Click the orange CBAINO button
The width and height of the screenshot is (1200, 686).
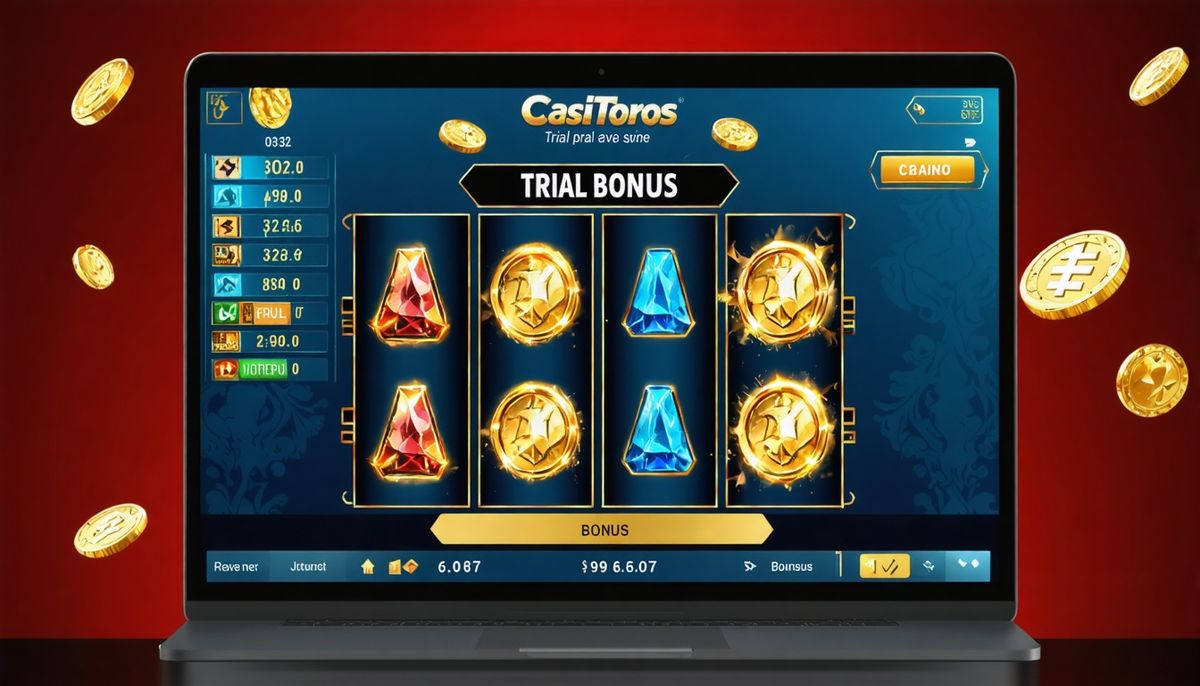click(923, 170)
